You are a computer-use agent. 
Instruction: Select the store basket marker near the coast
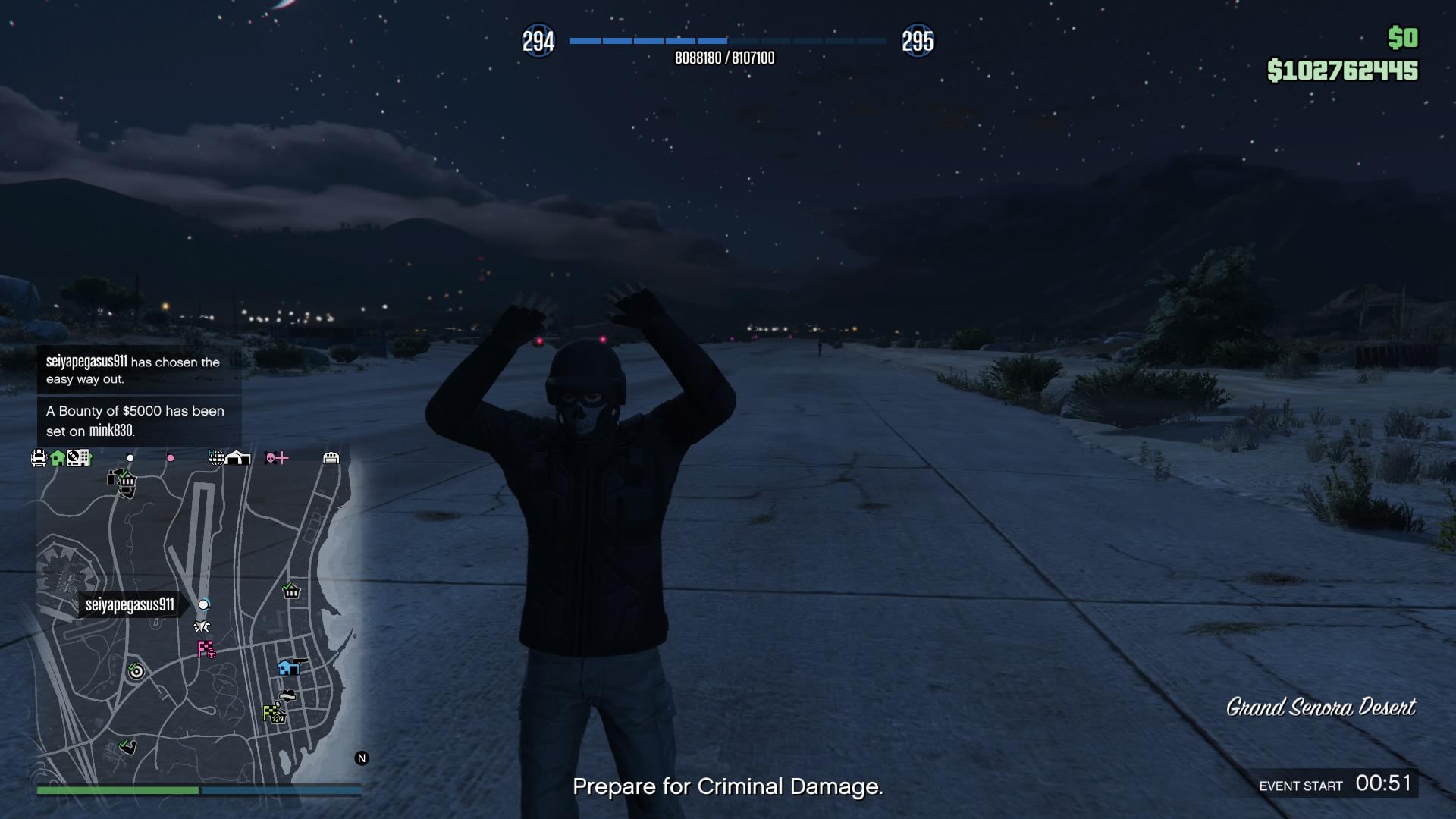[291, 591]
